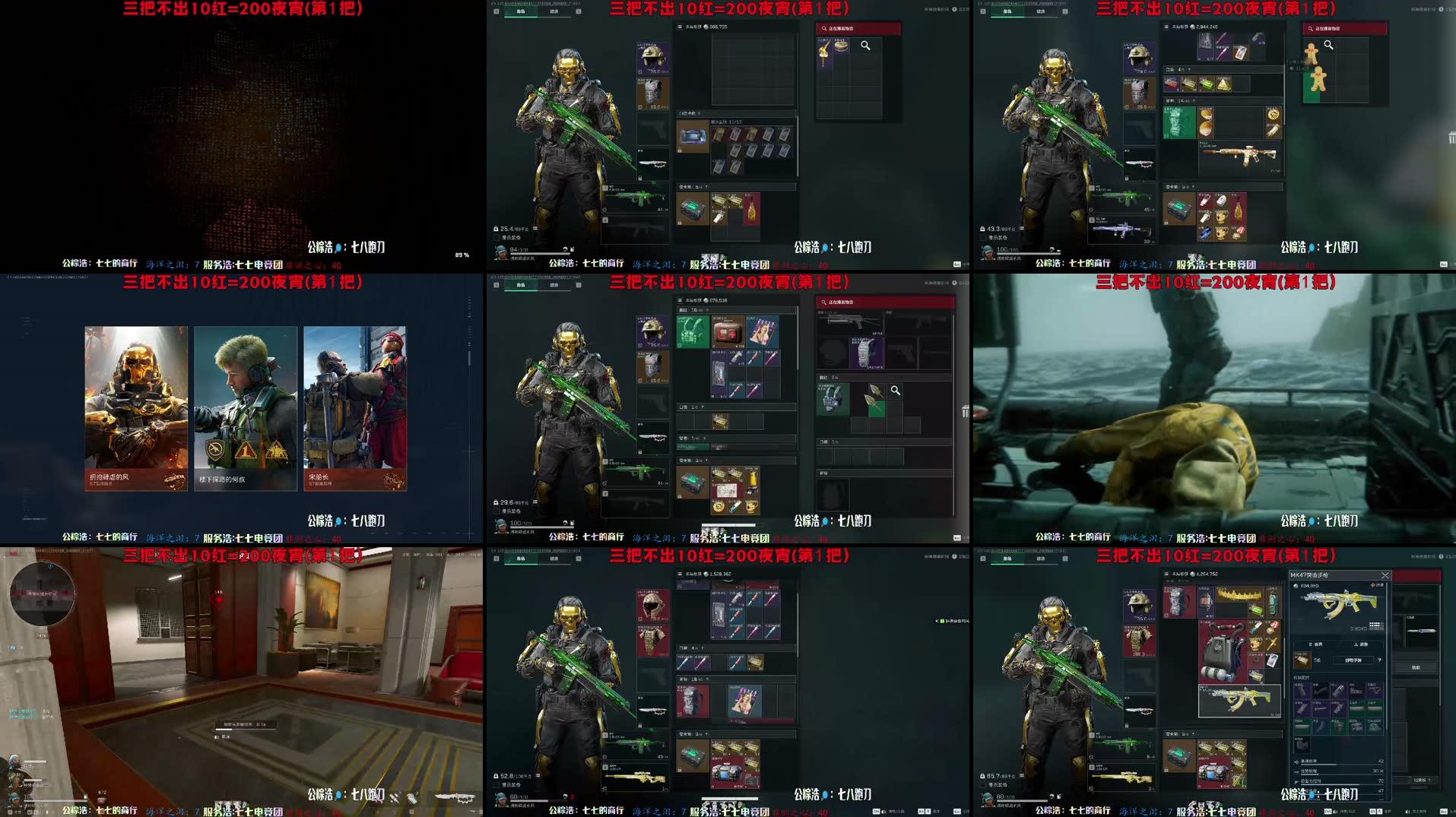
Task: Toggle the 角色 tab highlight switch
Action: (x=1006, y=557)
